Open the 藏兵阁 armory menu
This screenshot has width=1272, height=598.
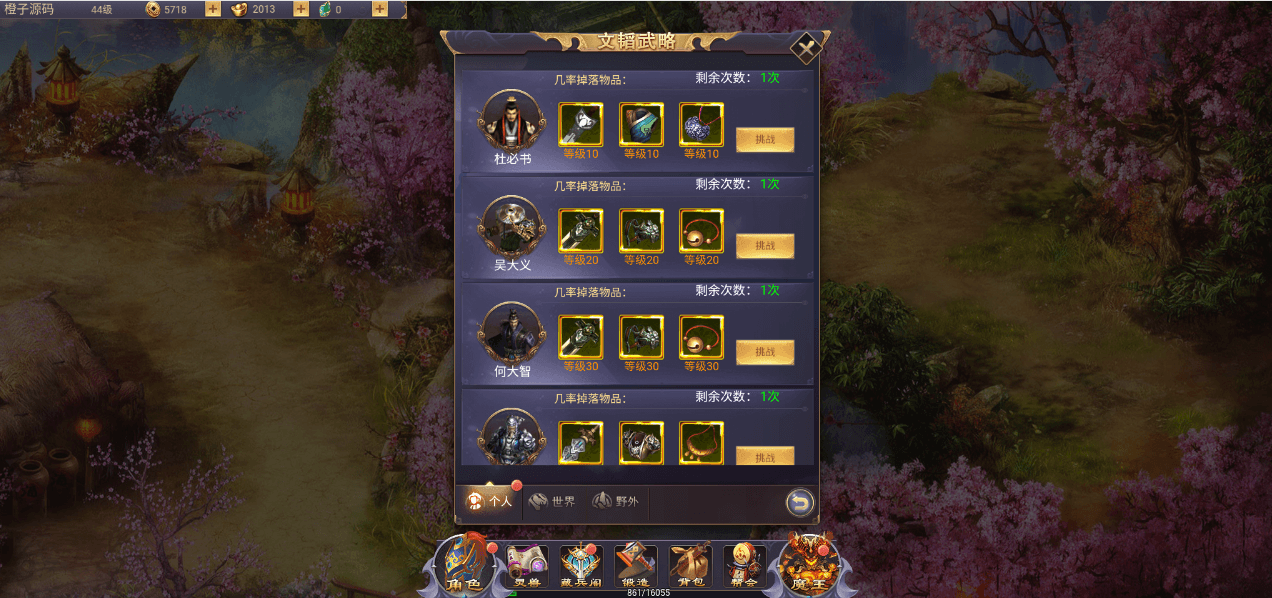tap(581, 566)
